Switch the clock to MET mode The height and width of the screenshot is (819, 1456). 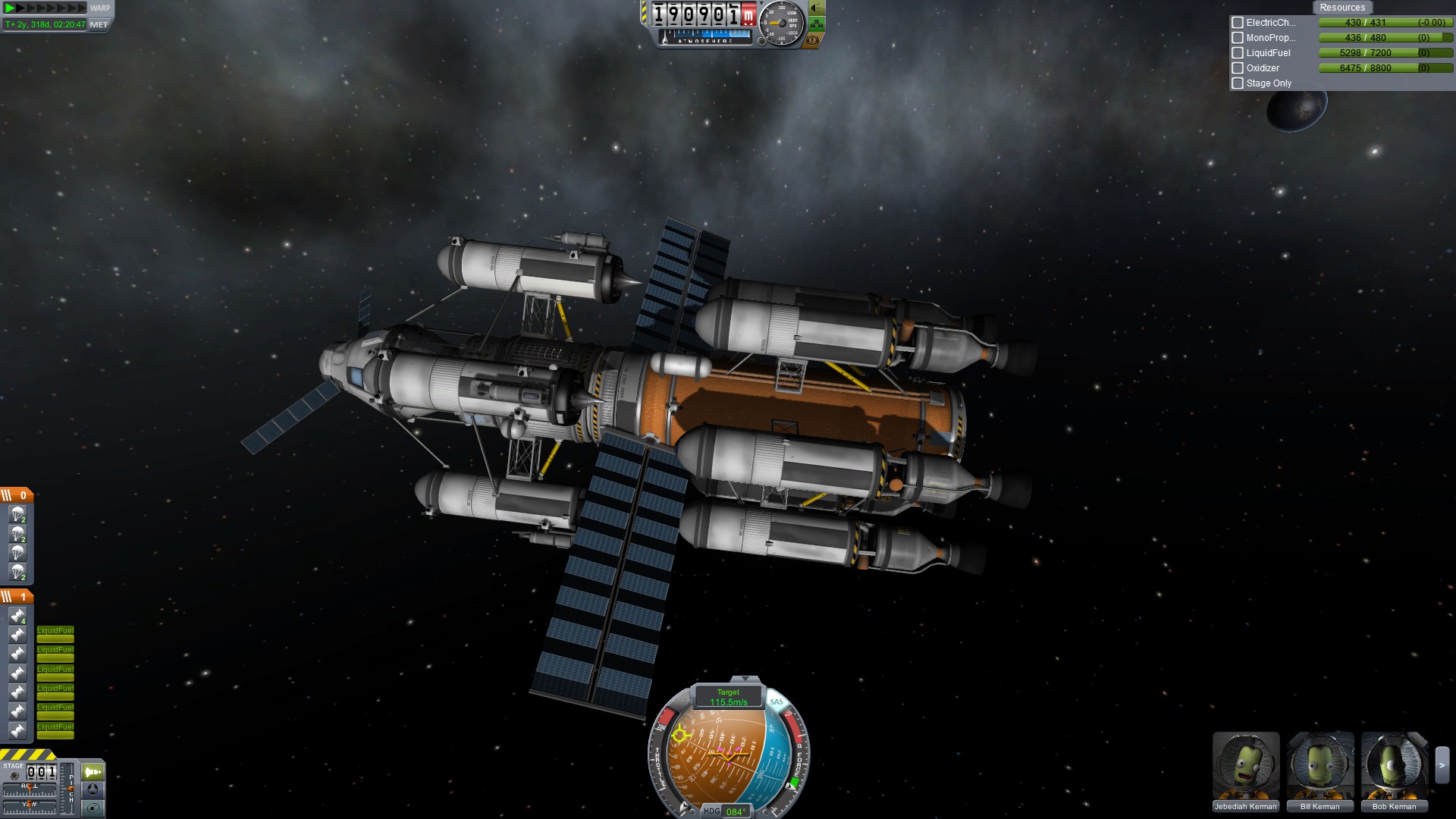pos(99,25)
